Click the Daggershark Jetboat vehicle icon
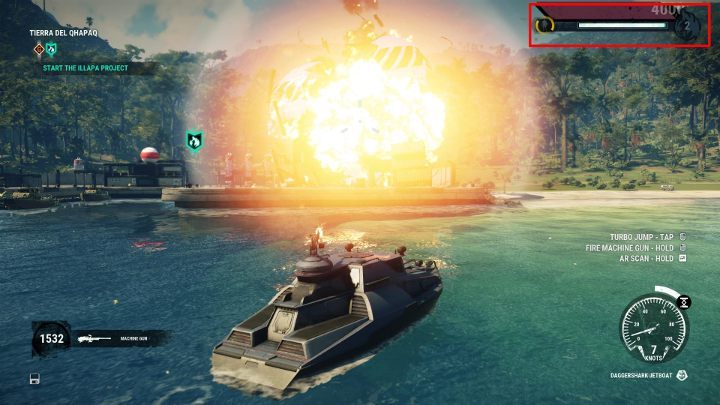This screenshot has height=405, width=720. click(x=681, y=376)
